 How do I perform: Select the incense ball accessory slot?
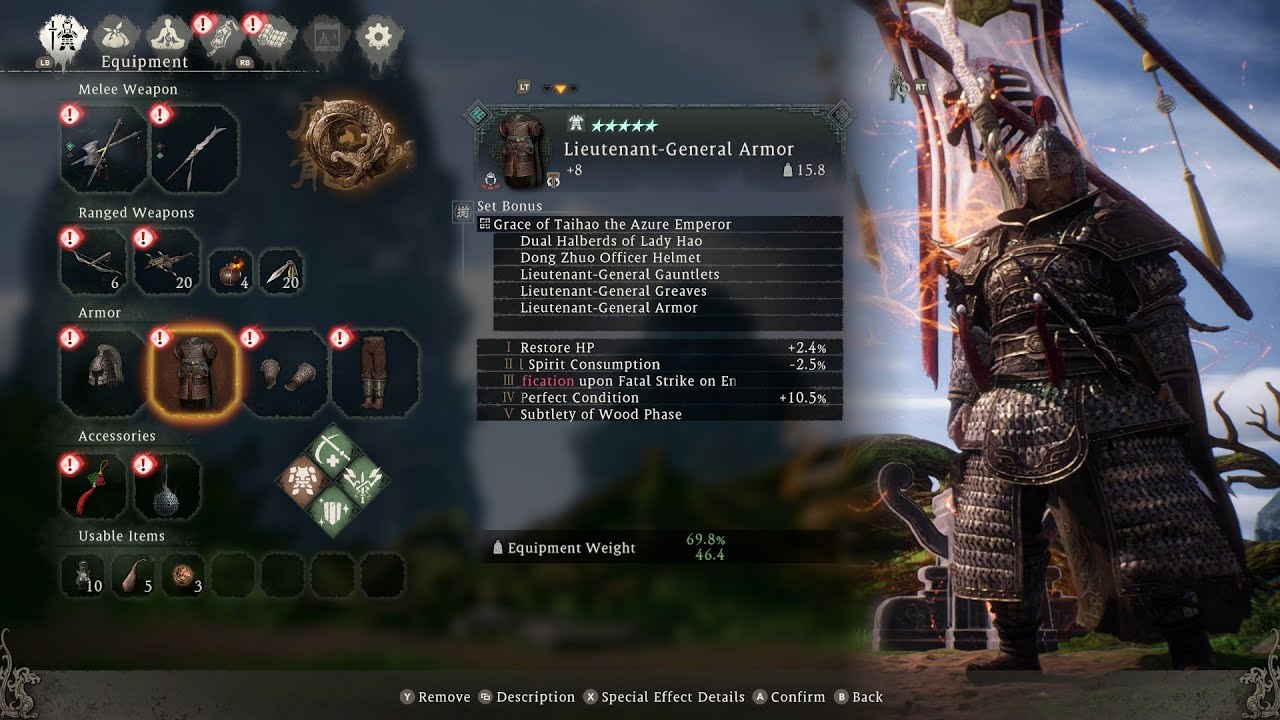(166, 487)
